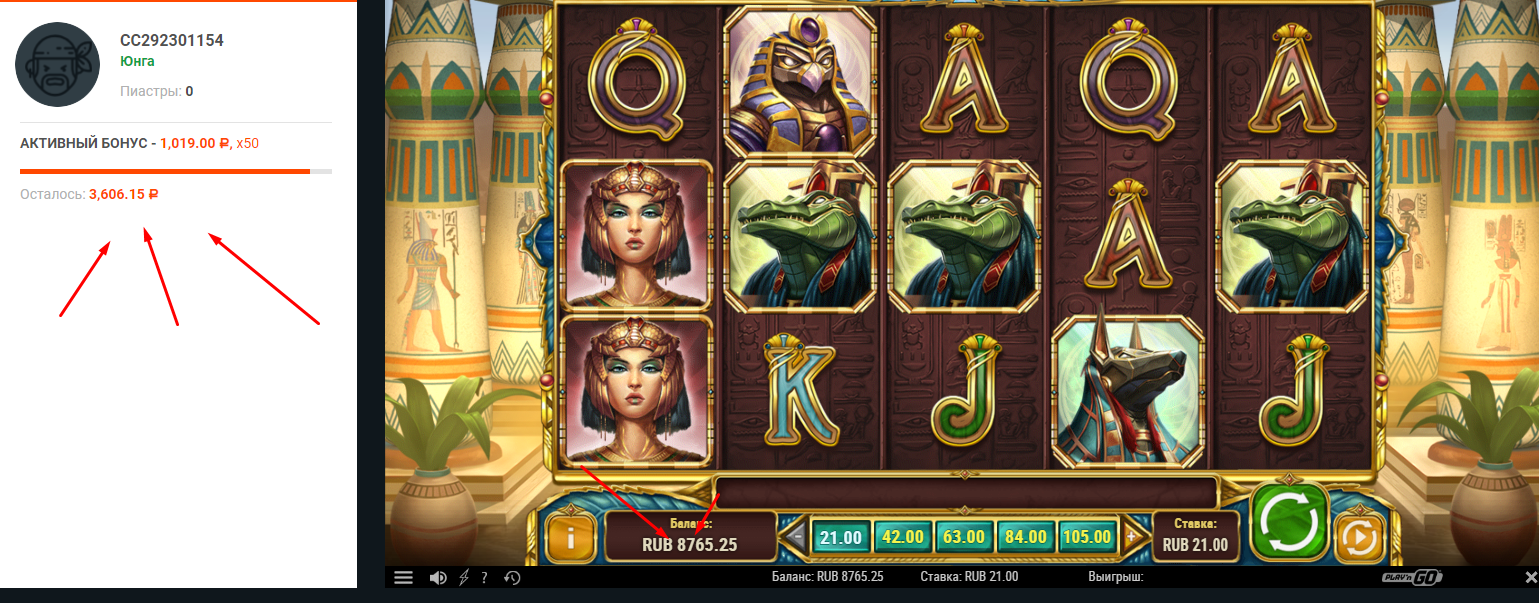Start autoplay with the orange button
The image size is (1539, 603).
[1359, 540]
